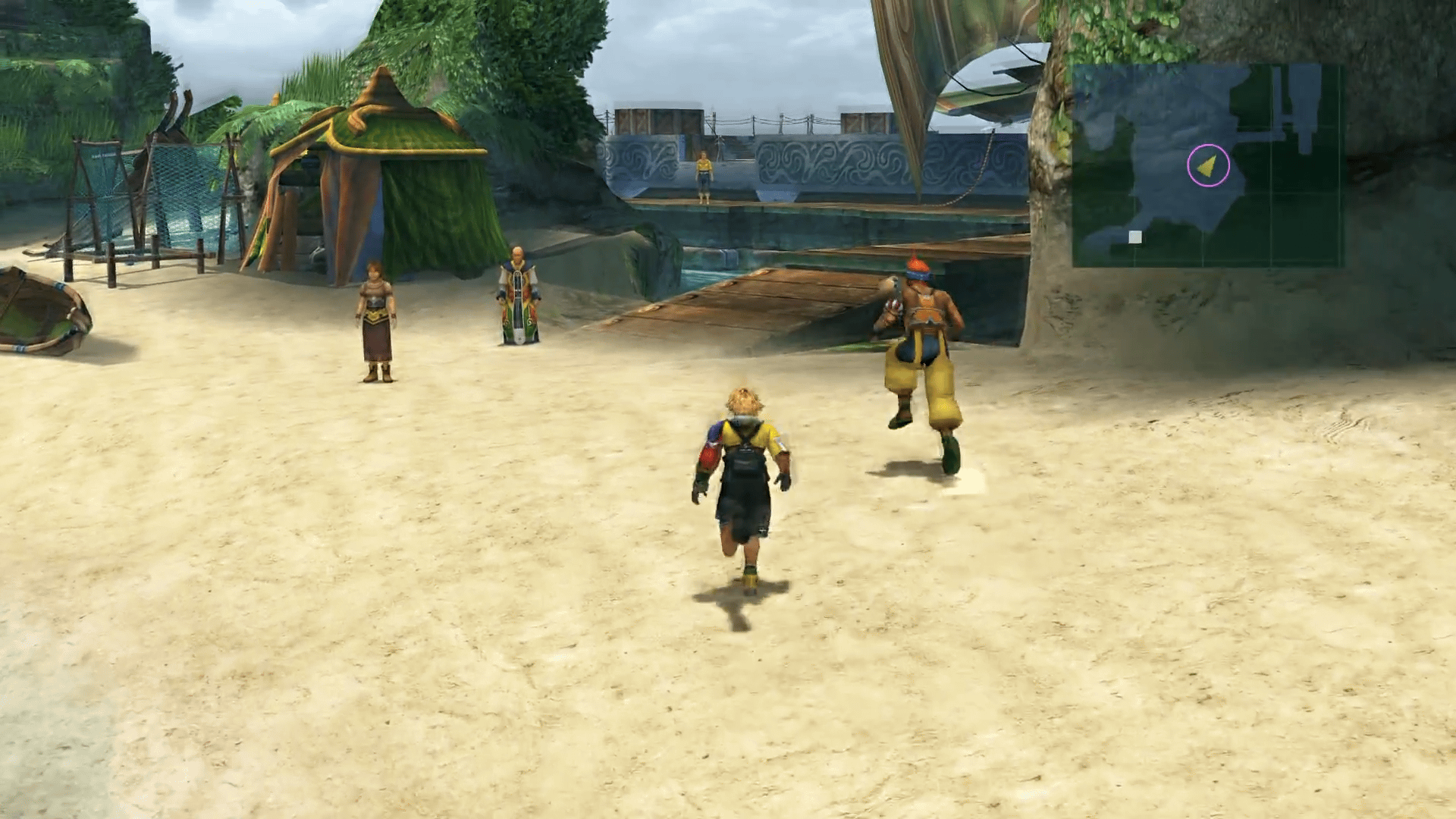Select the yellow player arrow on minimap

pos(1207,165)
